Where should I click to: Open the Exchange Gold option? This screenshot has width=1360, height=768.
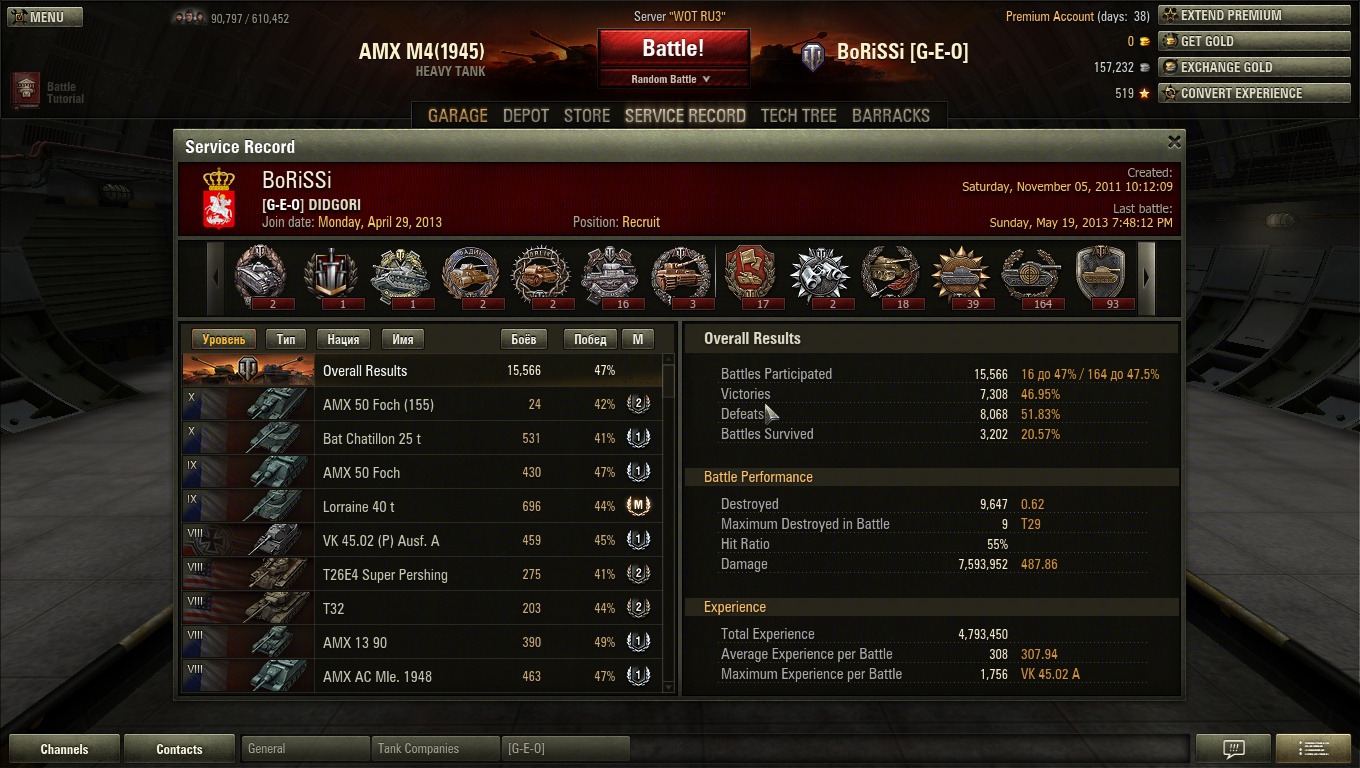pyautogui.click(x=1254, y=68)
